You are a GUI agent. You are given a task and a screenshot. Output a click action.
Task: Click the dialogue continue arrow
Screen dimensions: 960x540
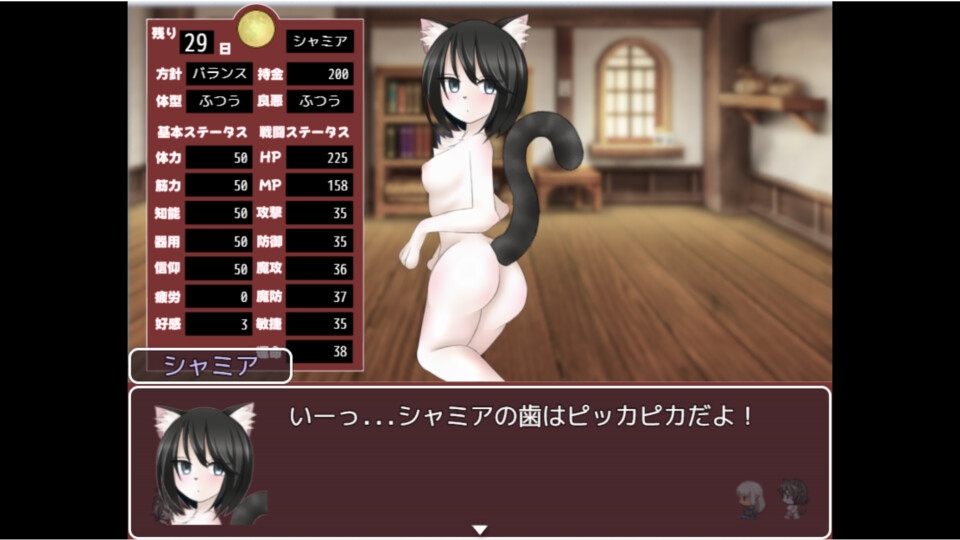tap(479, 529)
